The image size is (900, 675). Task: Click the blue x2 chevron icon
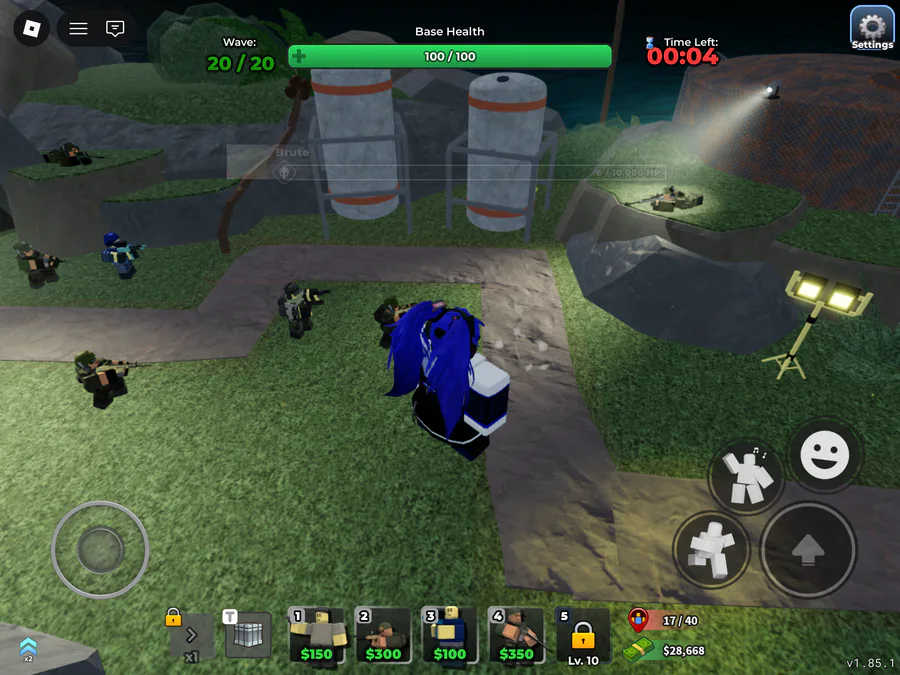28,648
